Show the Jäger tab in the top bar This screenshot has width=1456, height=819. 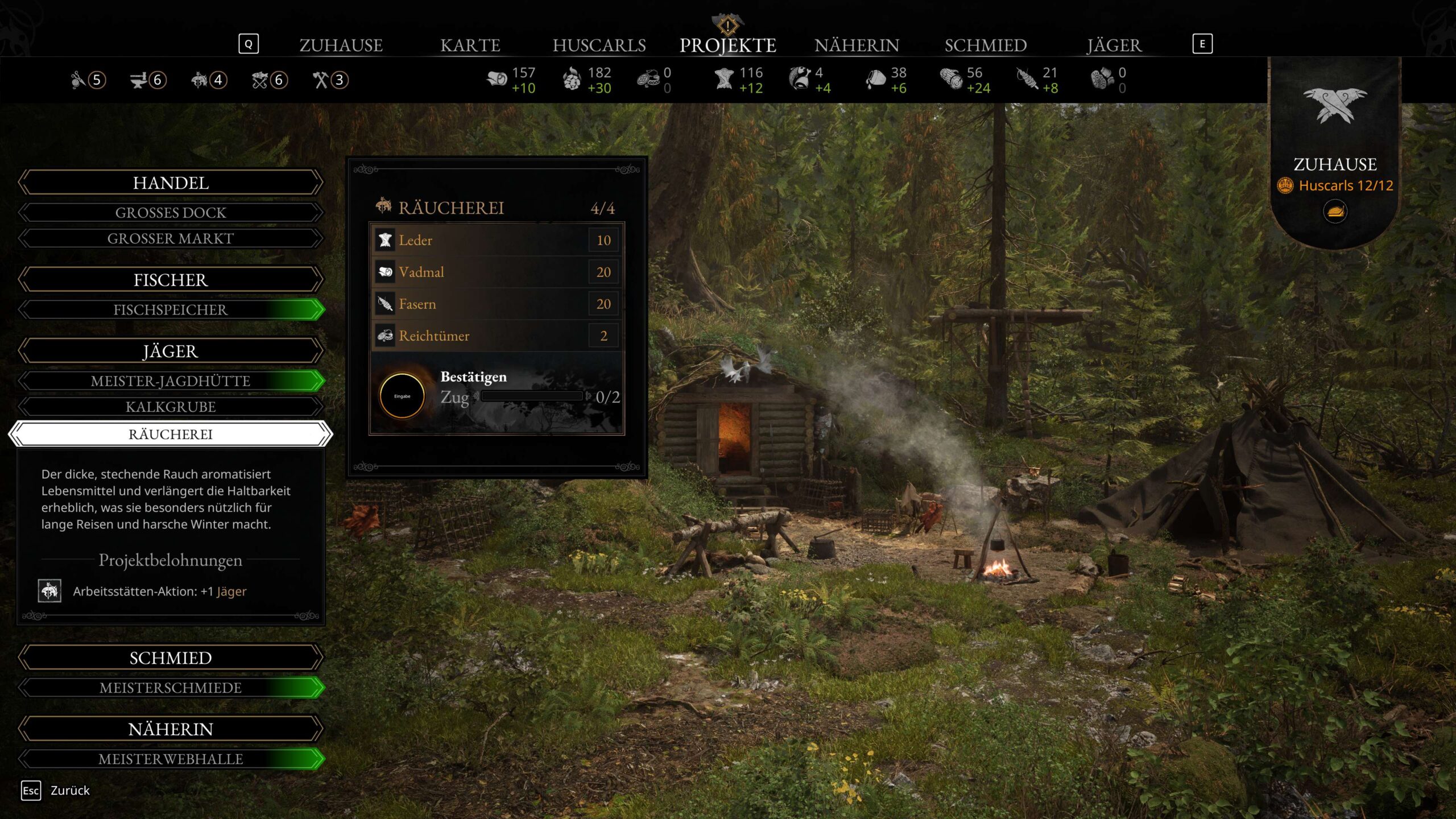coord(1114,45)
